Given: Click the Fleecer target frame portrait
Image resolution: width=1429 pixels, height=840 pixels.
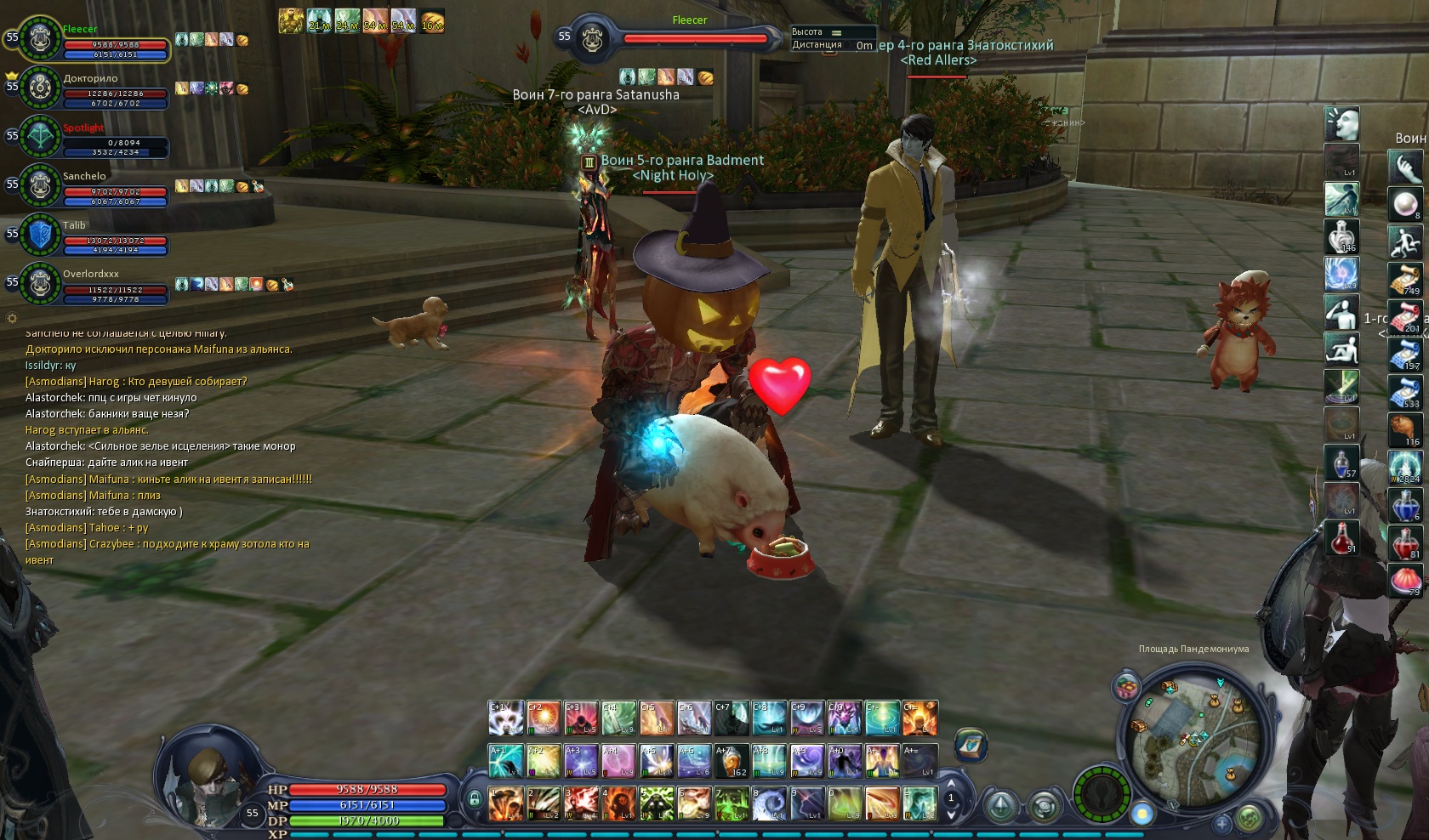Looking at the screenshot, I should coord(592,39).
